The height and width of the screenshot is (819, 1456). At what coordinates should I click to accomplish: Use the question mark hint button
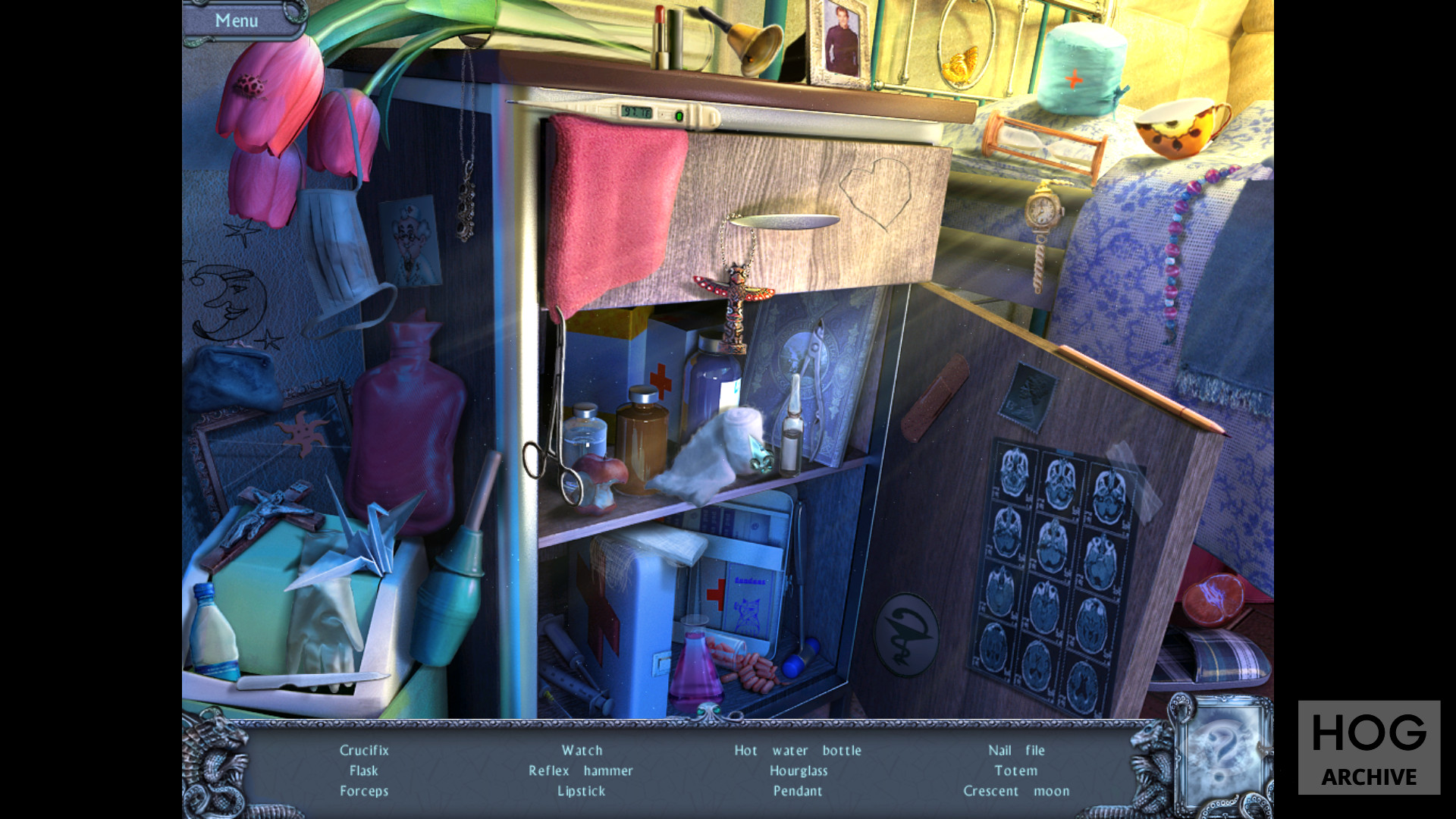point(1222,752)
